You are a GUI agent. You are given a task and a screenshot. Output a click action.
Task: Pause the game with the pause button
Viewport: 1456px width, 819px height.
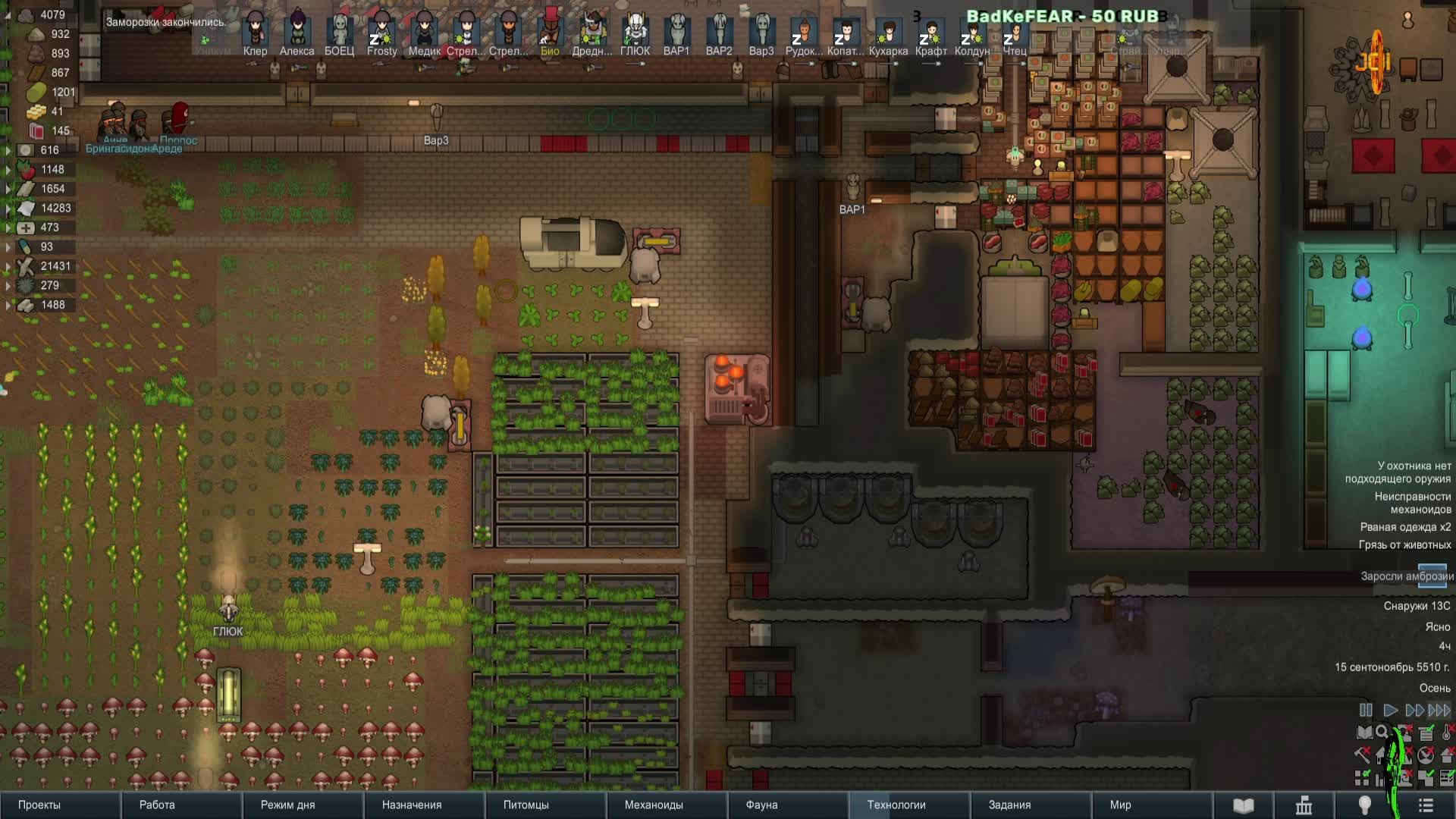1366,711
